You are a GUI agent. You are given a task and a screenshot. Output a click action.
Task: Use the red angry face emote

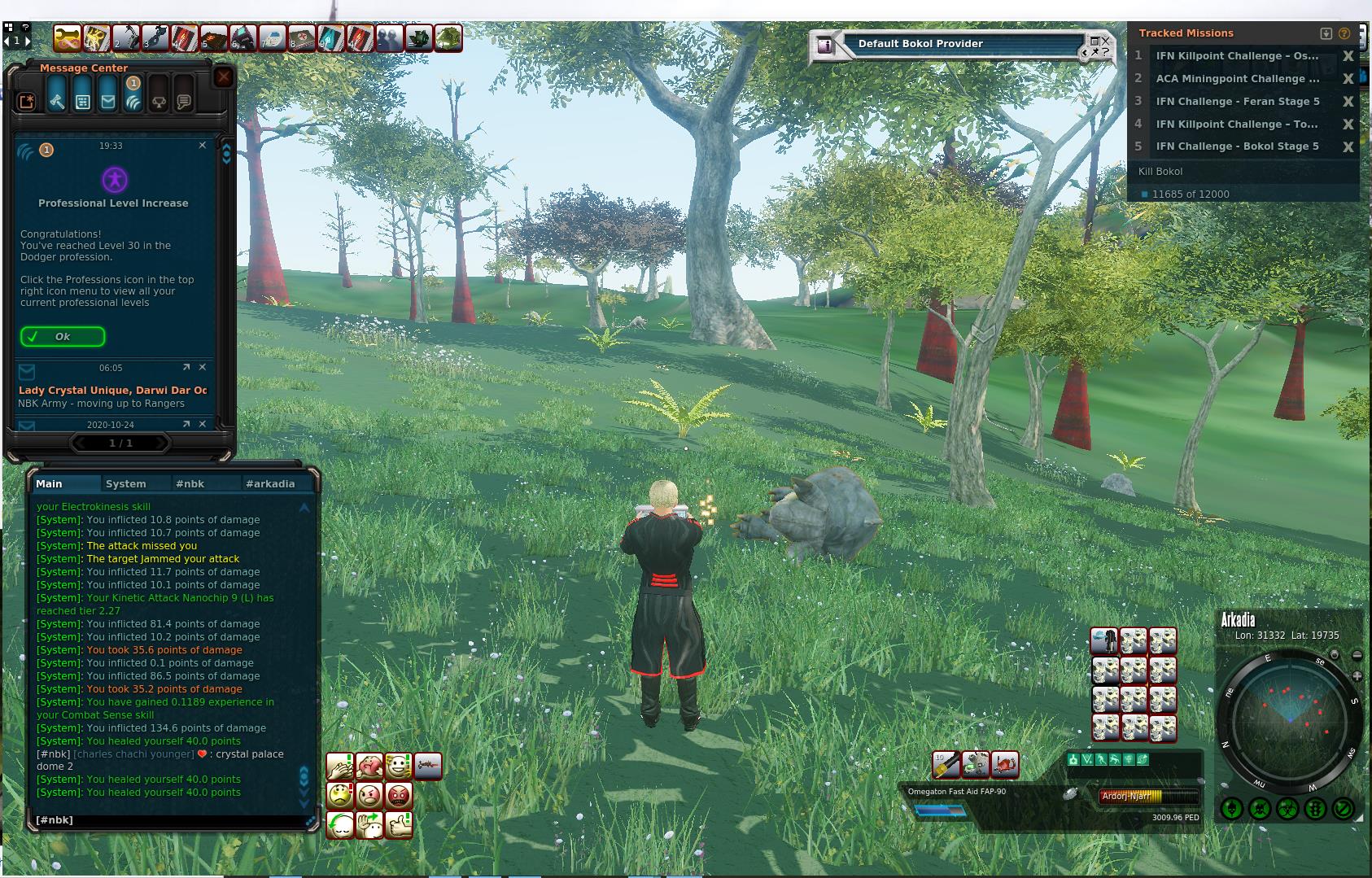tap(399, 794)
